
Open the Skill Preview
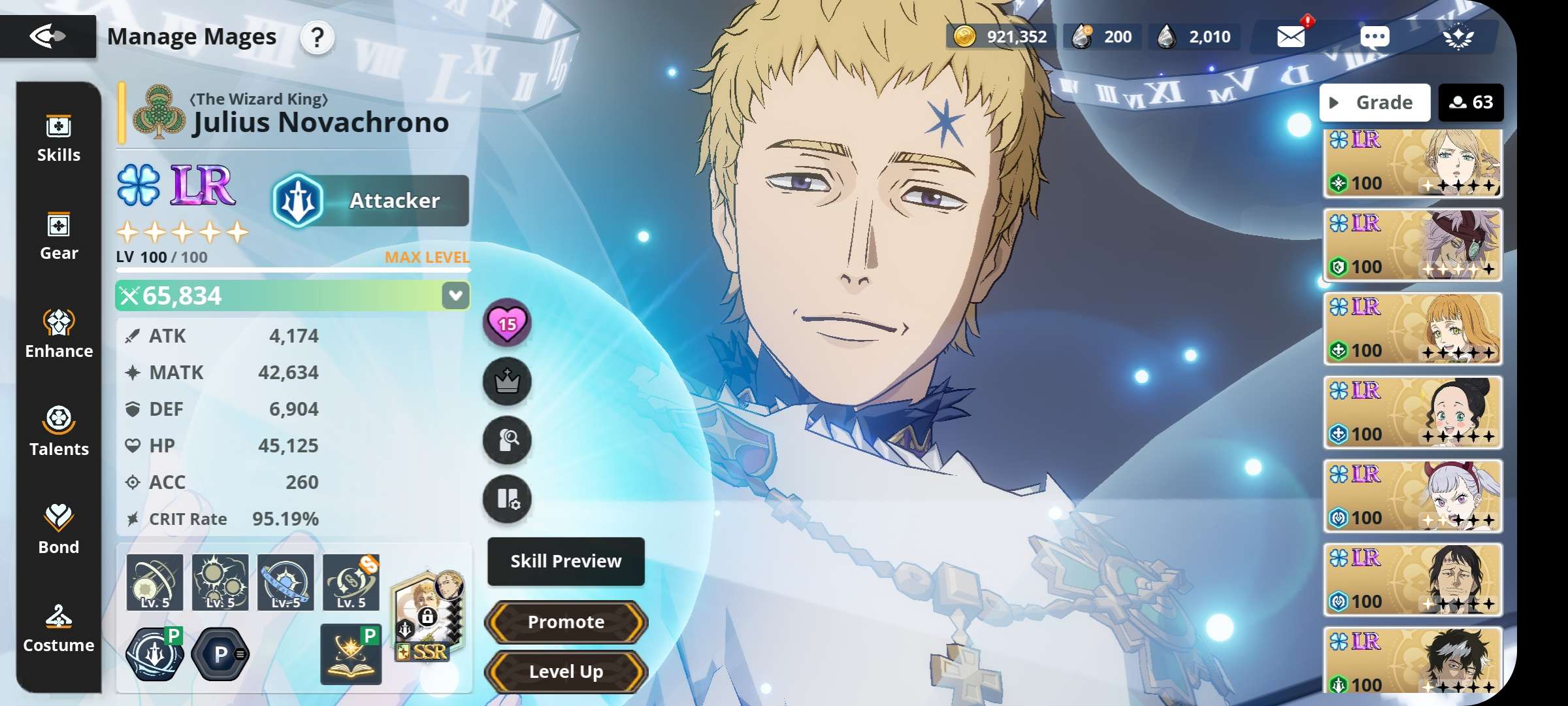click(x=566, y=562)
